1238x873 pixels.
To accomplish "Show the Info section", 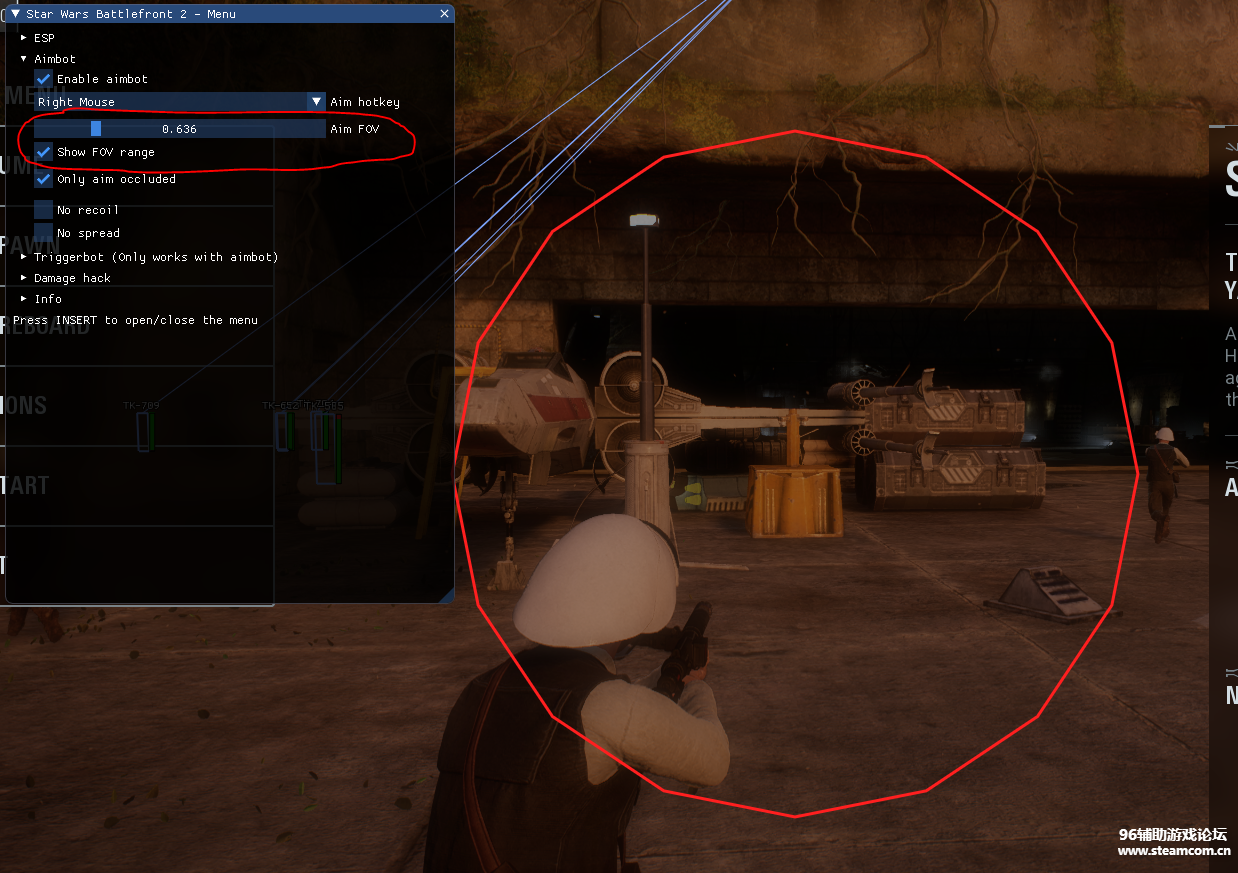I will click(x=25, y=299).
